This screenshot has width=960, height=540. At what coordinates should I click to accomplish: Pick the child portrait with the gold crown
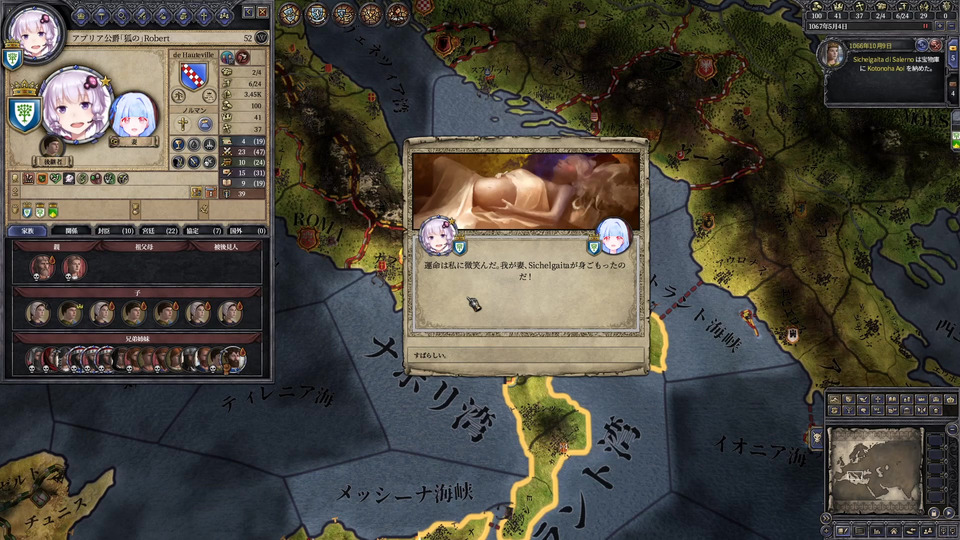tap(70, 313)
